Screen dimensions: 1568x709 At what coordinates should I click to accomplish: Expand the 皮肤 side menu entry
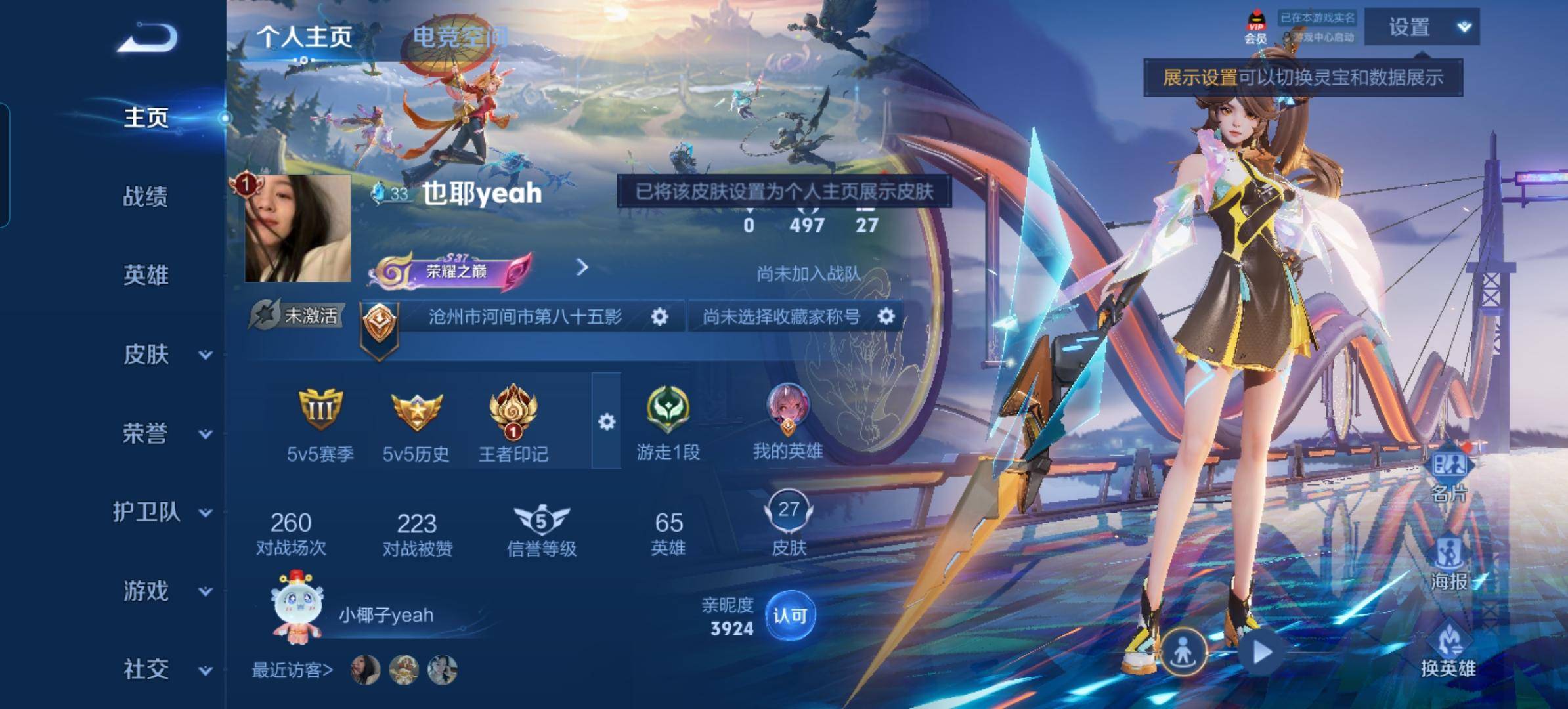pyautogui.click(x=164, y=354)
